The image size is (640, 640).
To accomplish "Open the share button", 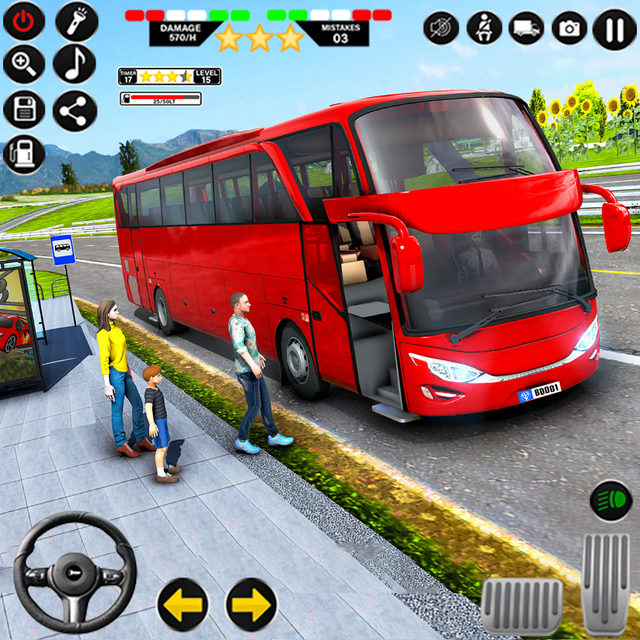I will coord(74,110).
